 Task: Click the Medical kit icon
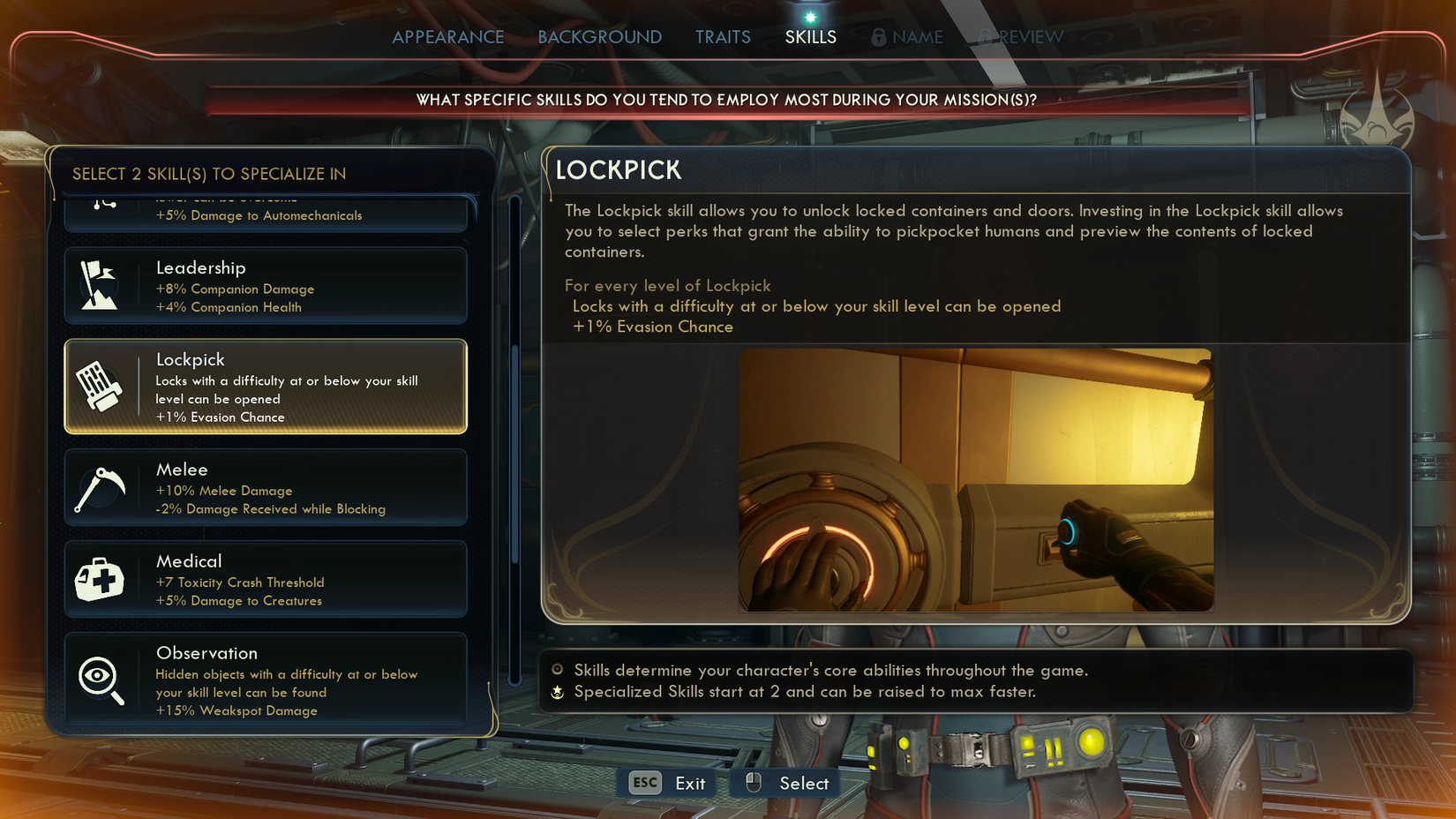(100, 578)
